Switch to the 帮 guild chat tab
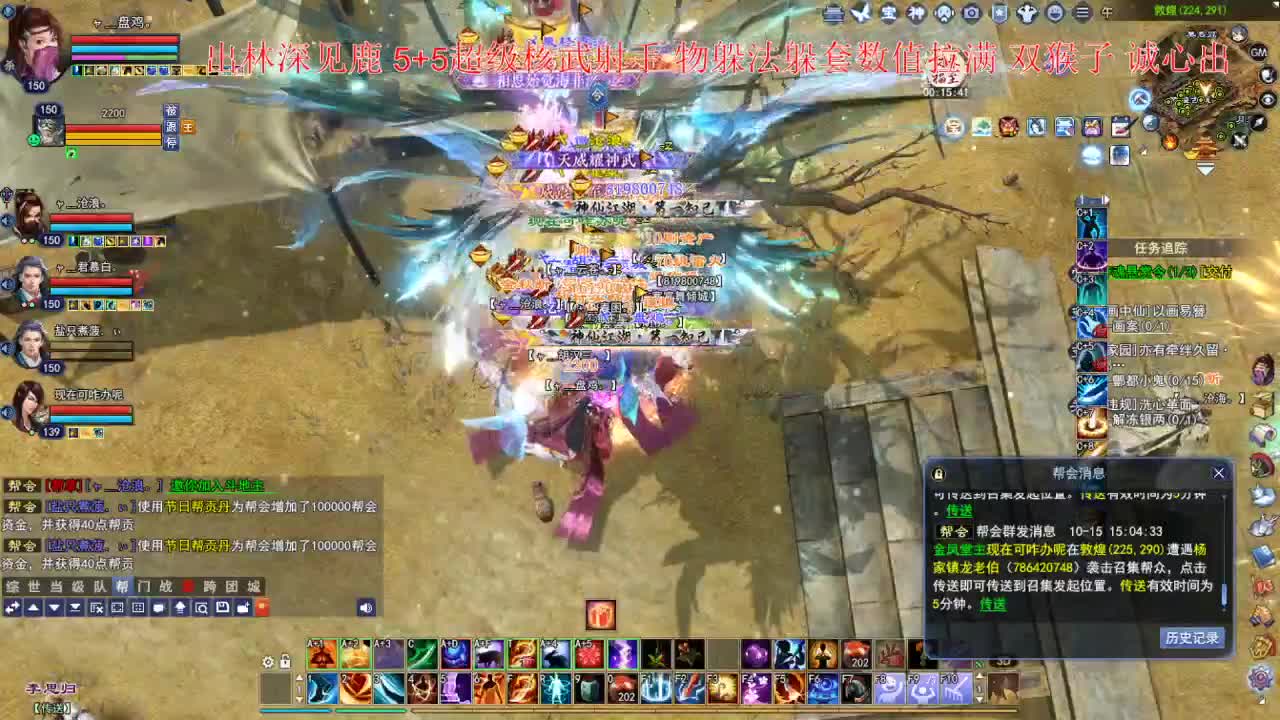Screen dimensions: 1280x720 click(x=121, y=587)
